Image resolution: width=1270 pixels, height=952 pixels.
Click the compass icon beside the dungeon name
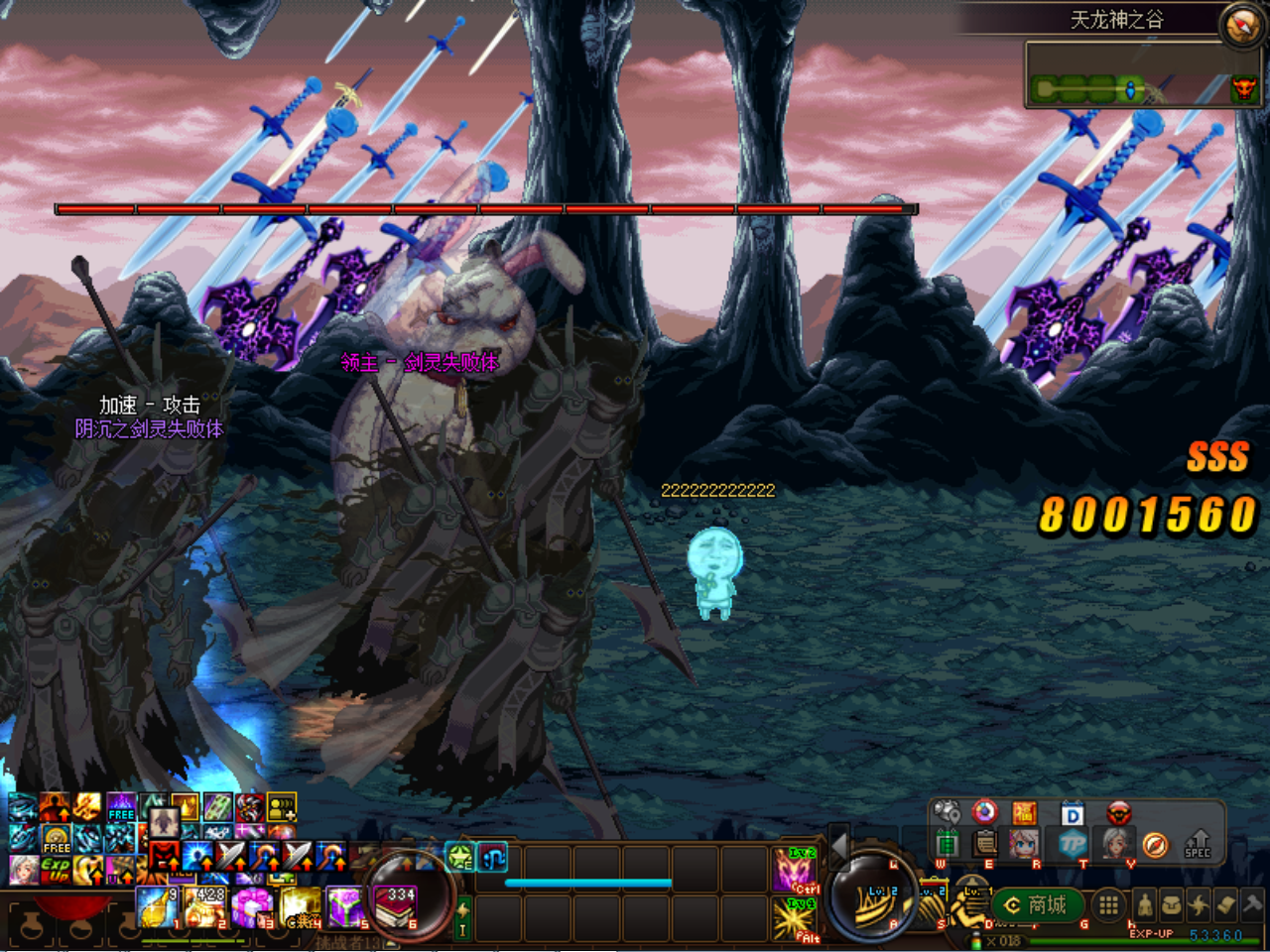point(1241,26)
